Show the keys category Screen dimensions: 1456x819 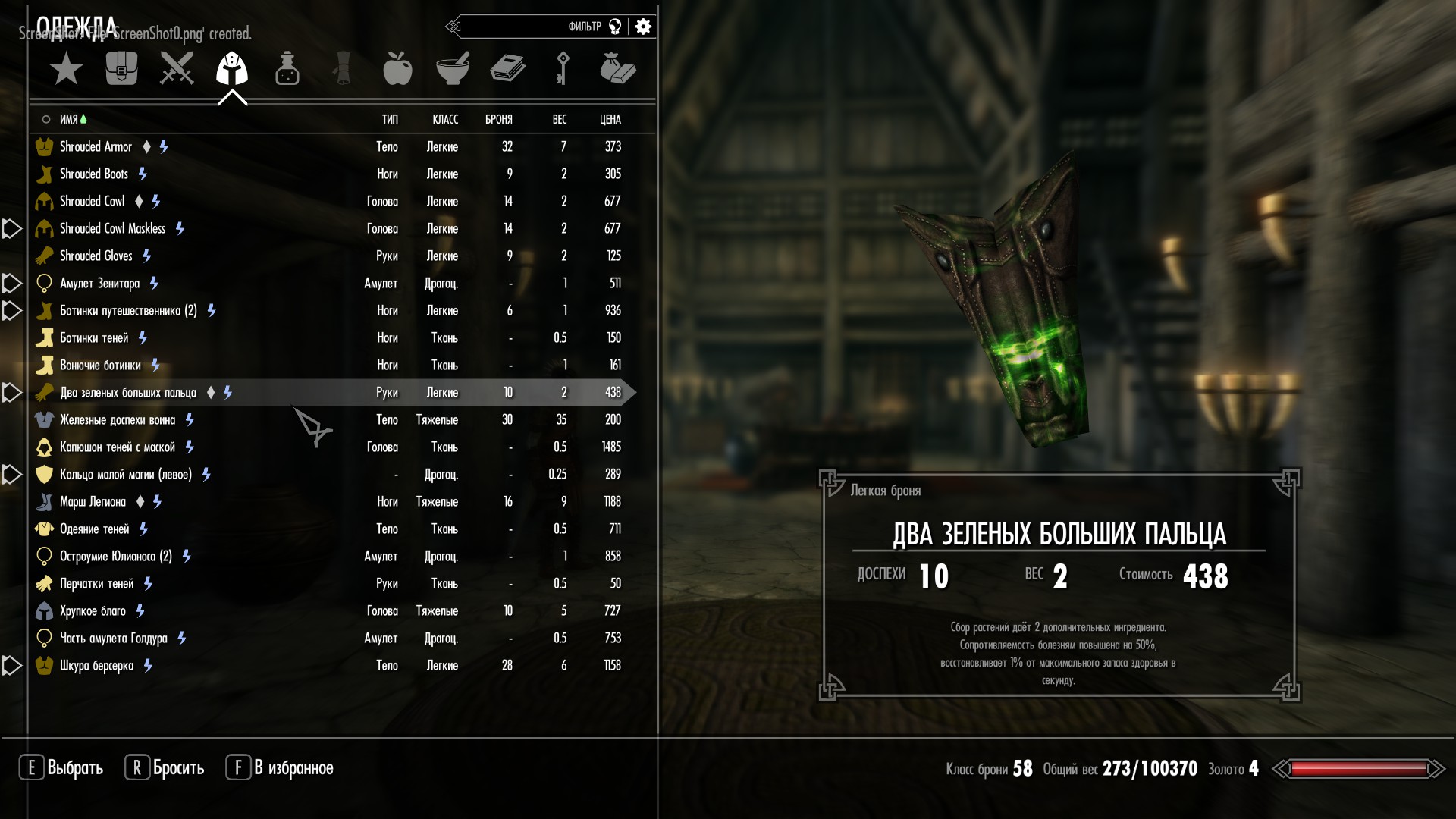[563, 69]
